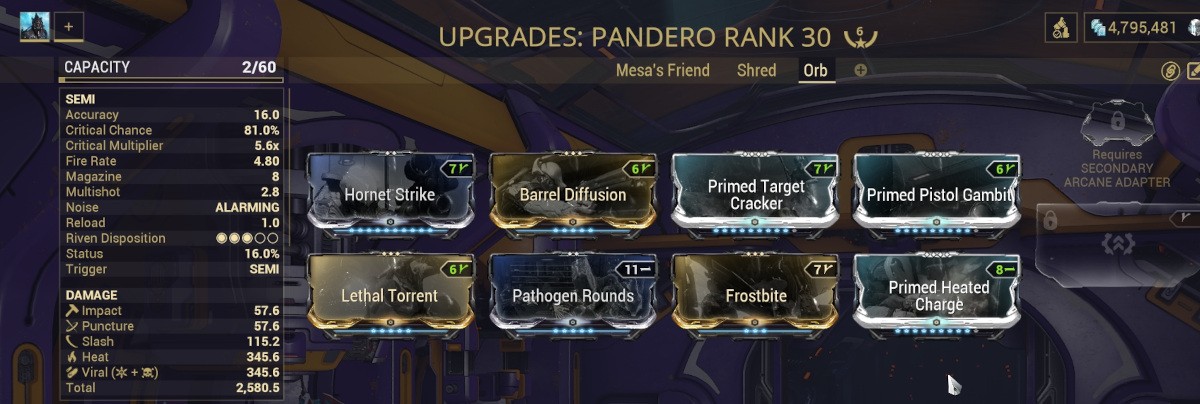Choose the Primed Heated Charge mod

(939, 295)
